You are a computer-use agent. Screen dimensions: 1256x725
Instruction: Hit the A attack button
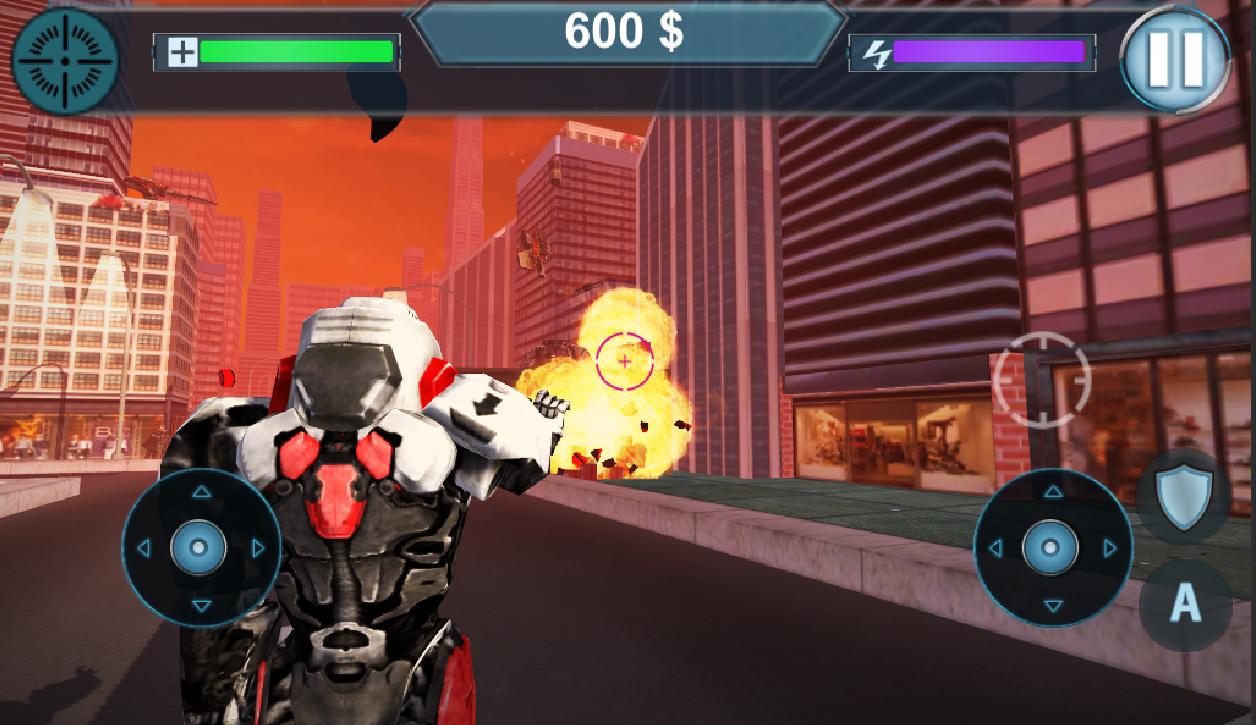point(1185,604)
